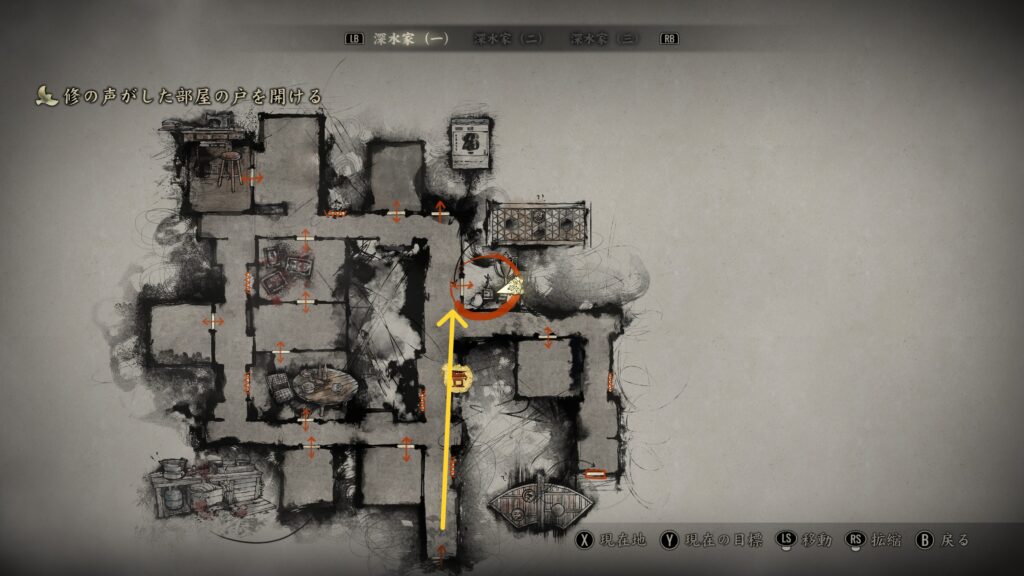Image resolution: width=1024 pixels, height=576 pixels.
Task: Click the objective text 修の声がした部屋の戸を開ける
Action: coord(190,96)
